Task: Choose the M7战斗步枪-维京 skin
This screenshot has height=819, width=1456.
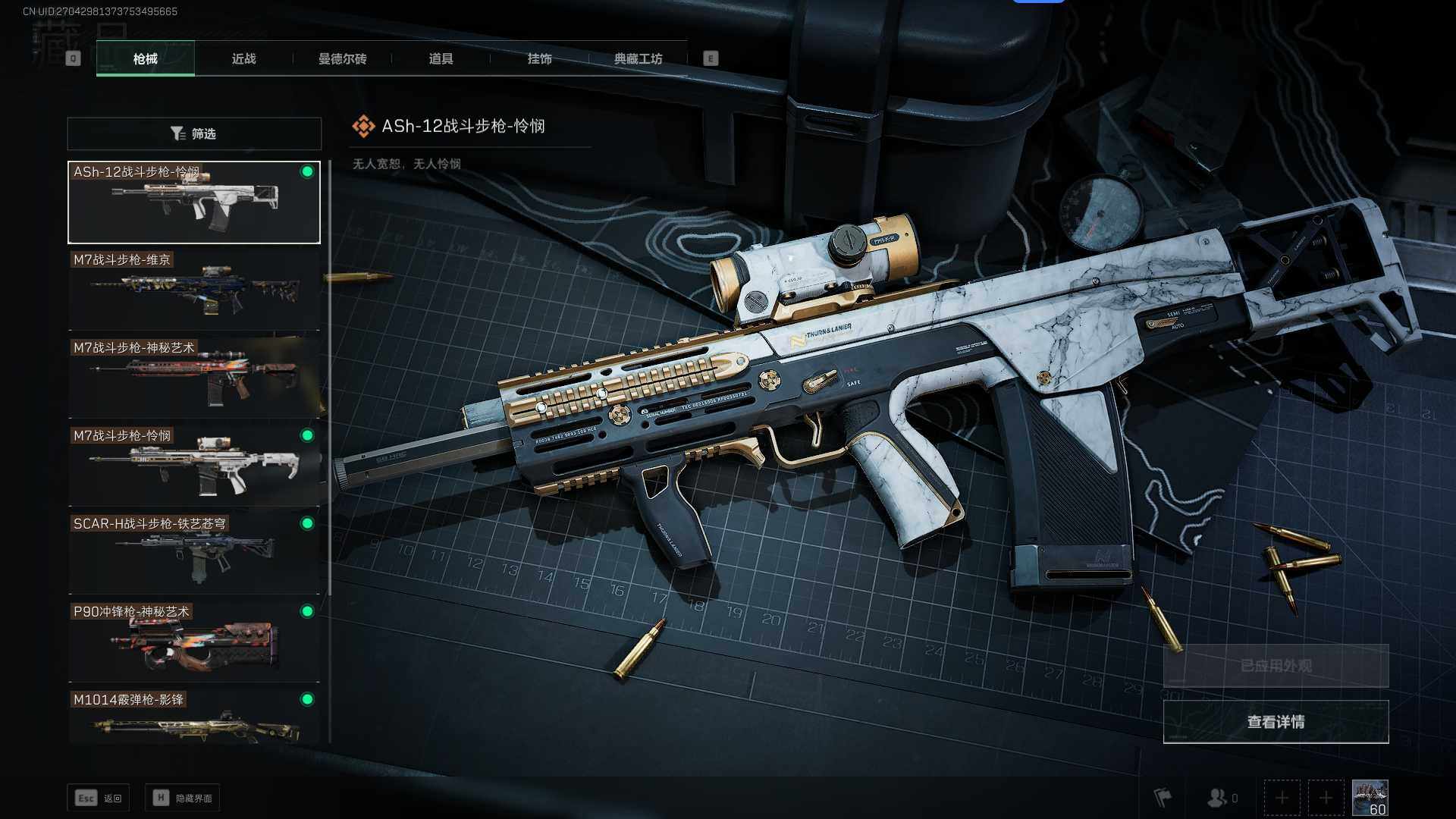Action: [194, 290]
